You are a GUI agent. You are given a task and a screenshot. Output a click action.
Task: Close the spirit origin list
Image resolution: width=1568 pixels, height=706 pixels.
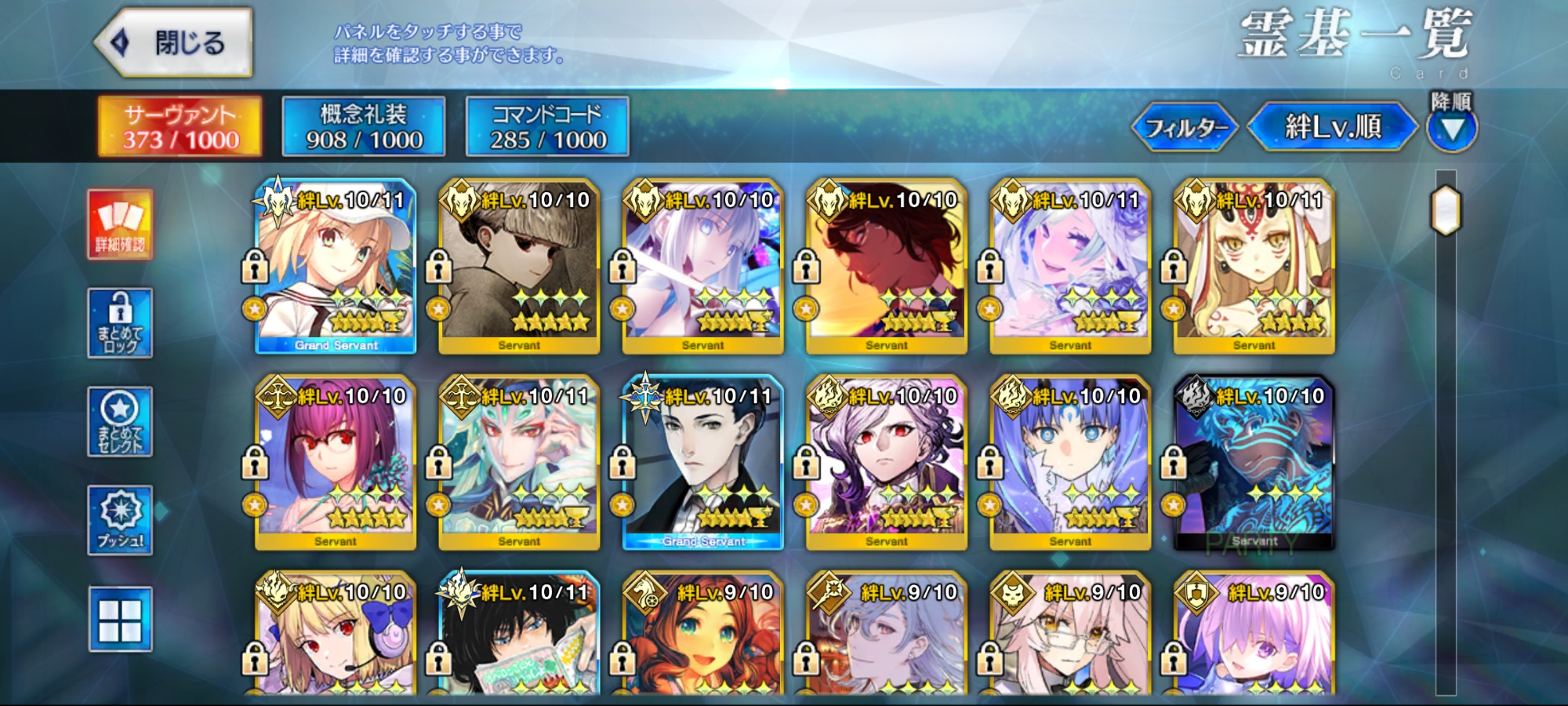pyautogui.click(x=174, y=42)
